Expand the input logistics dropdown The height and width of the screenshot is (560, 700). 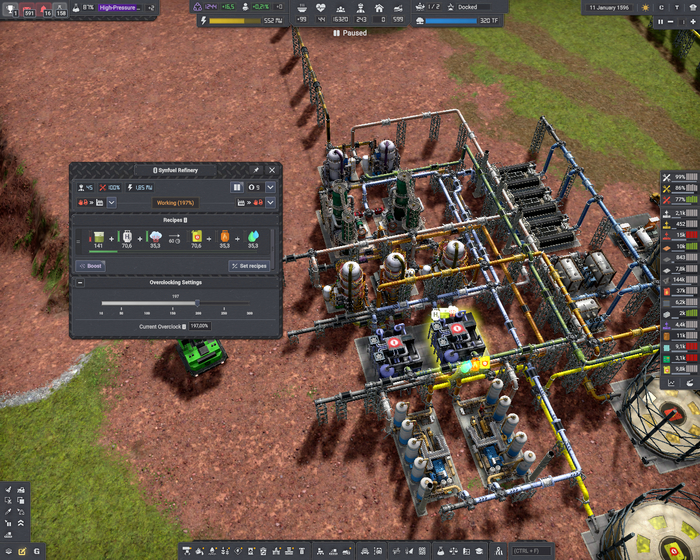click(x=111, y=203)
